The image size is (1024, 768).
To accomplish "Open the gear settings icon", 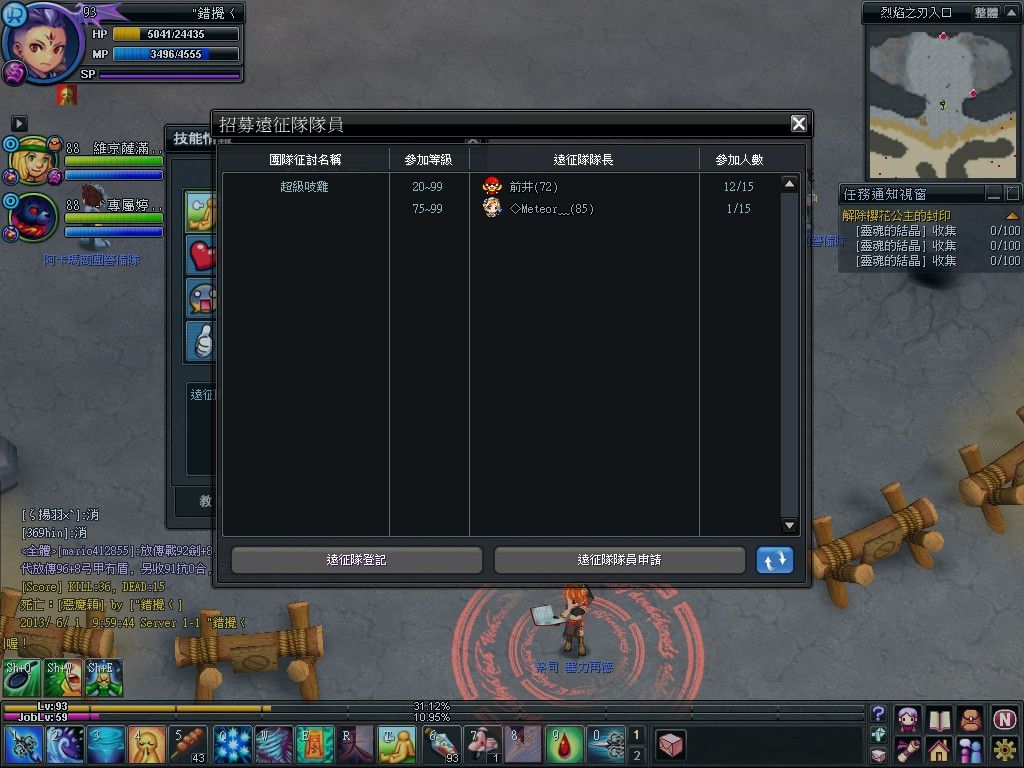I will pyautogui.click(x=1004, y=749).
